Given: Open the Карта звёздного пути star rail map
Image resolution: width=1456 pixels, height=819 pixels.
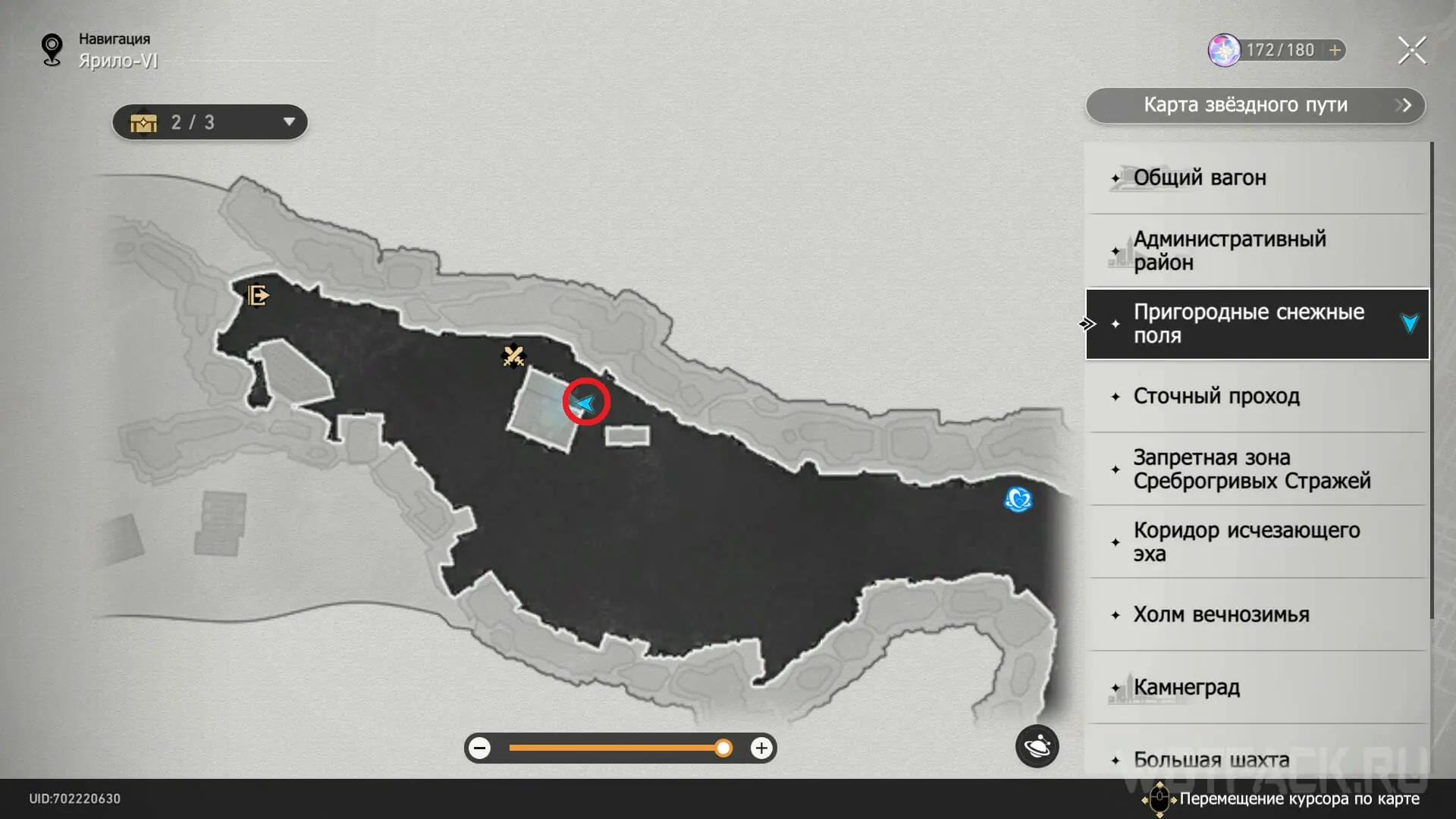Looking at the screenshot, I should point(1255,105).
